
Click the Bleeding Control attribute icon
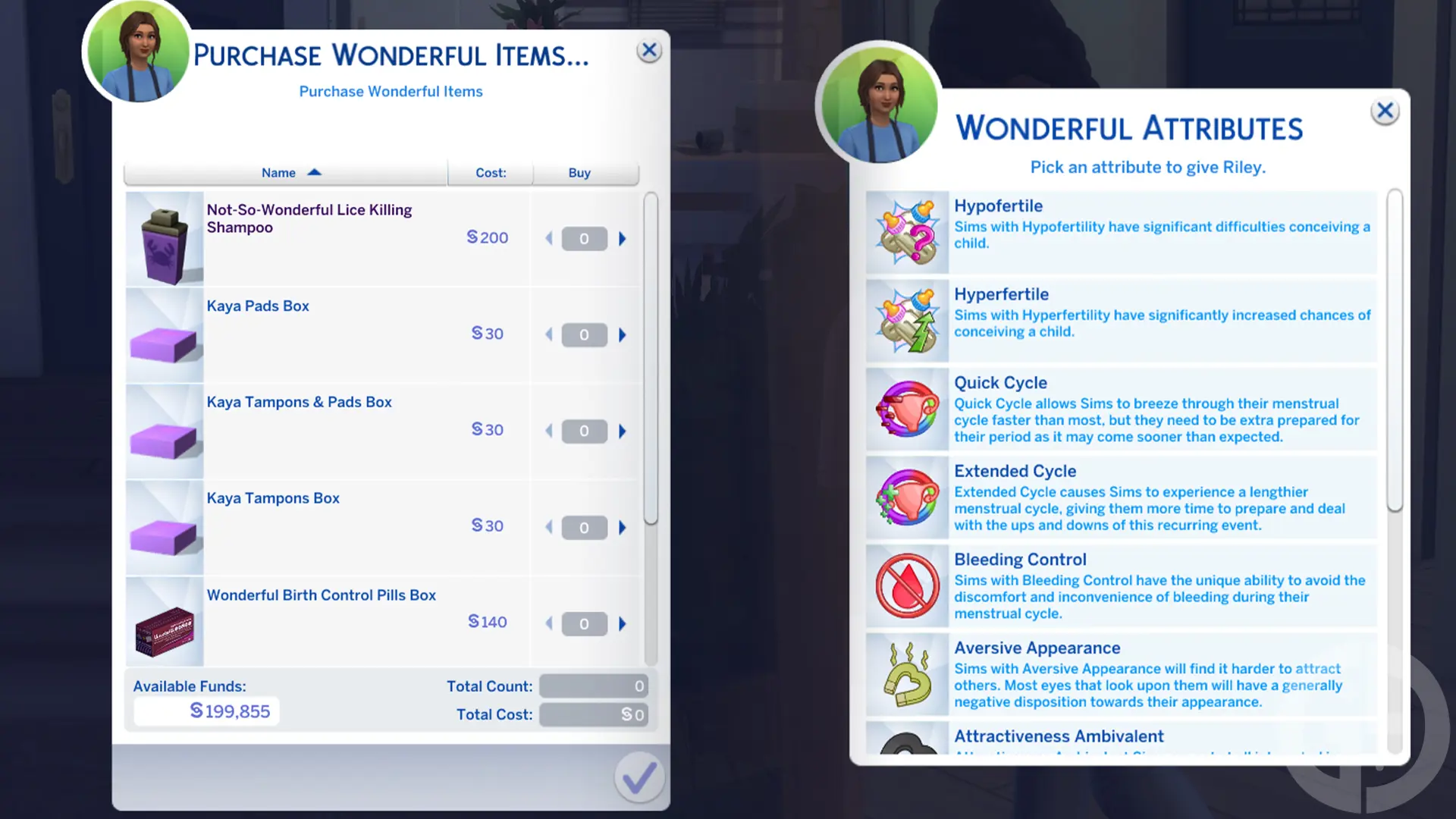907,585
